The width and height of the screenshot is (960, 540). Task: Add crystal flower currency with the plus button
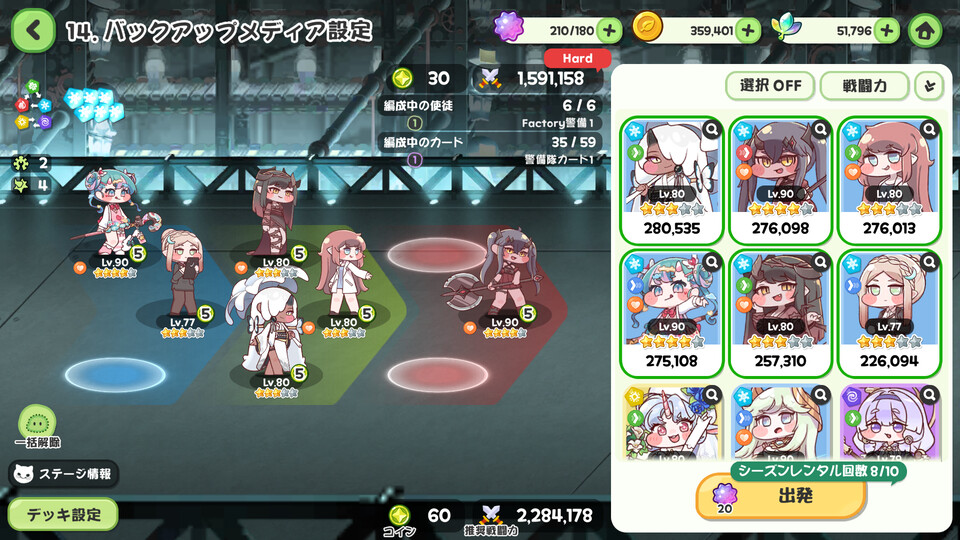coord(886,31)
